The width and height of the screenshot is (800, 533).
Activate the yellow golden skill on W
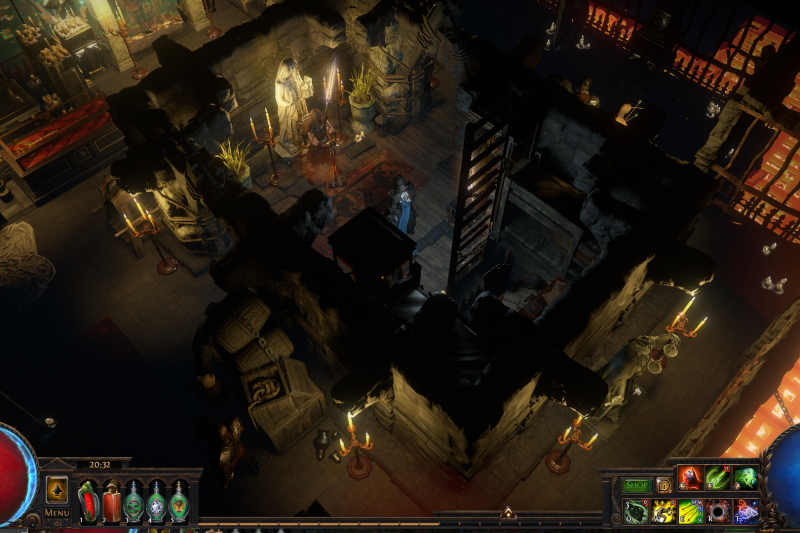664,512
